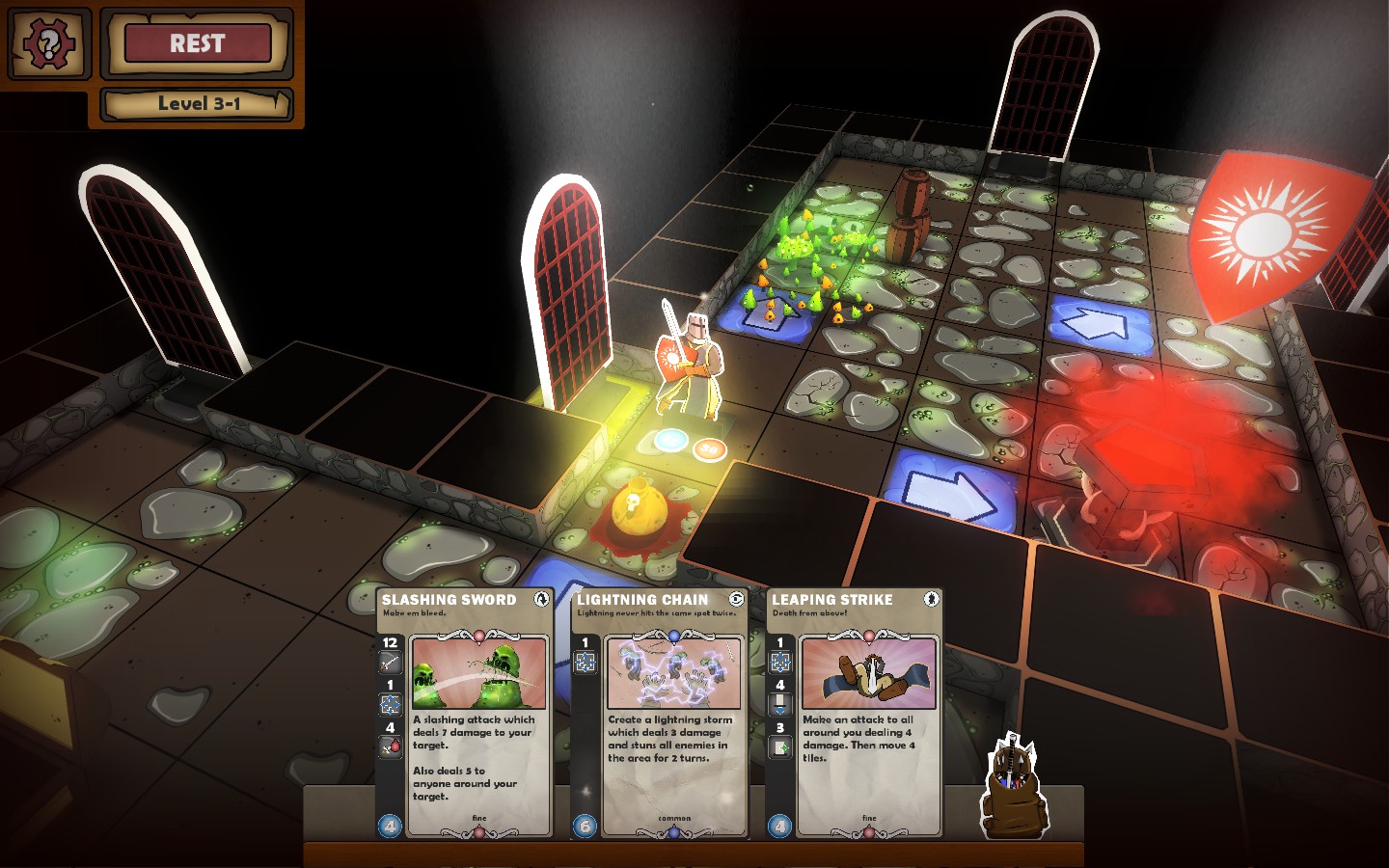This screenshot has width=1389, height=868.
Task: Click the bleed dagger icon on Slashing Sword
Action: [x=389, y=746]
